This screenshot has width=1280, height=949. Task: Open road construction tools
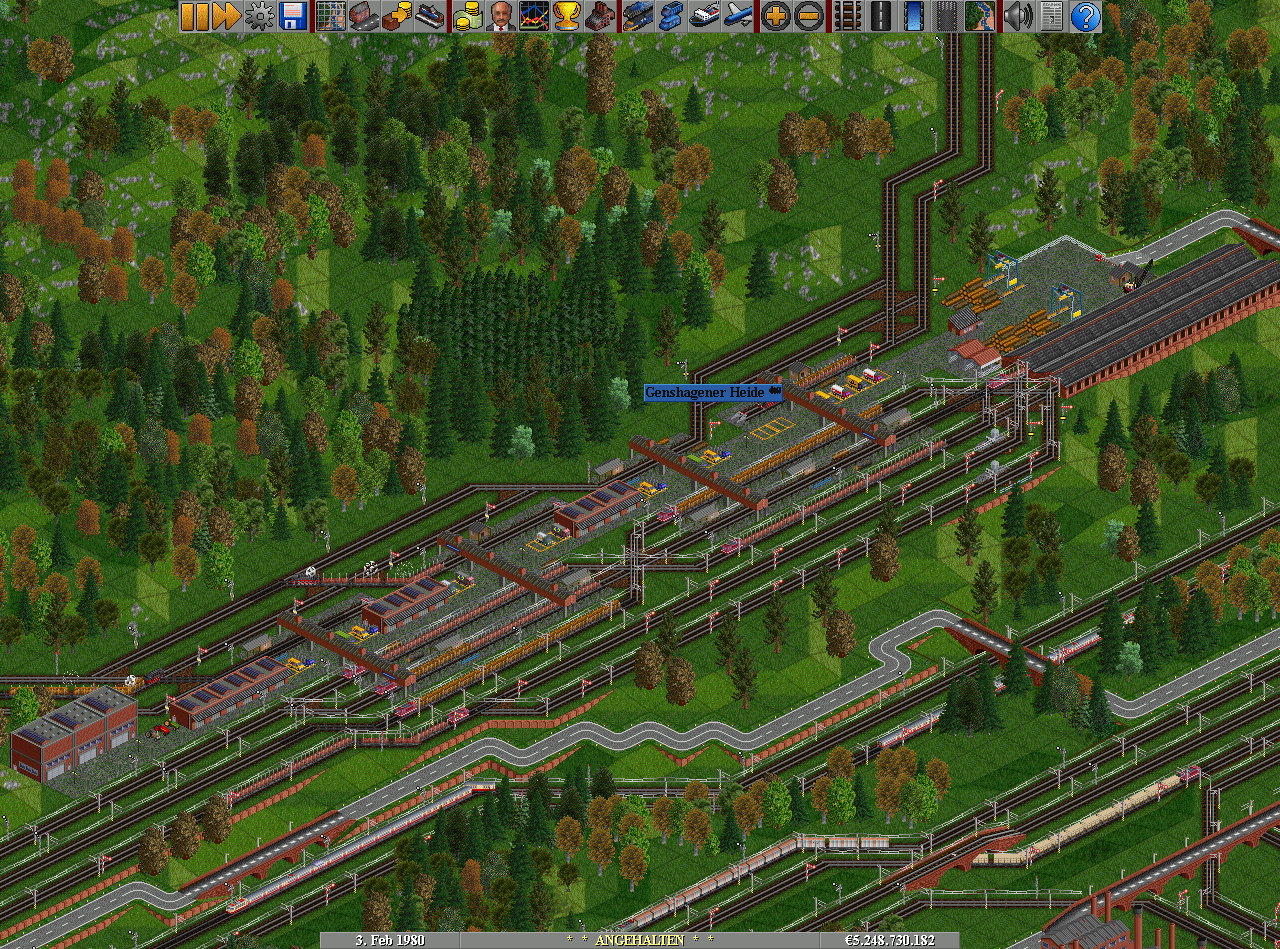click(x=880, y=16)
